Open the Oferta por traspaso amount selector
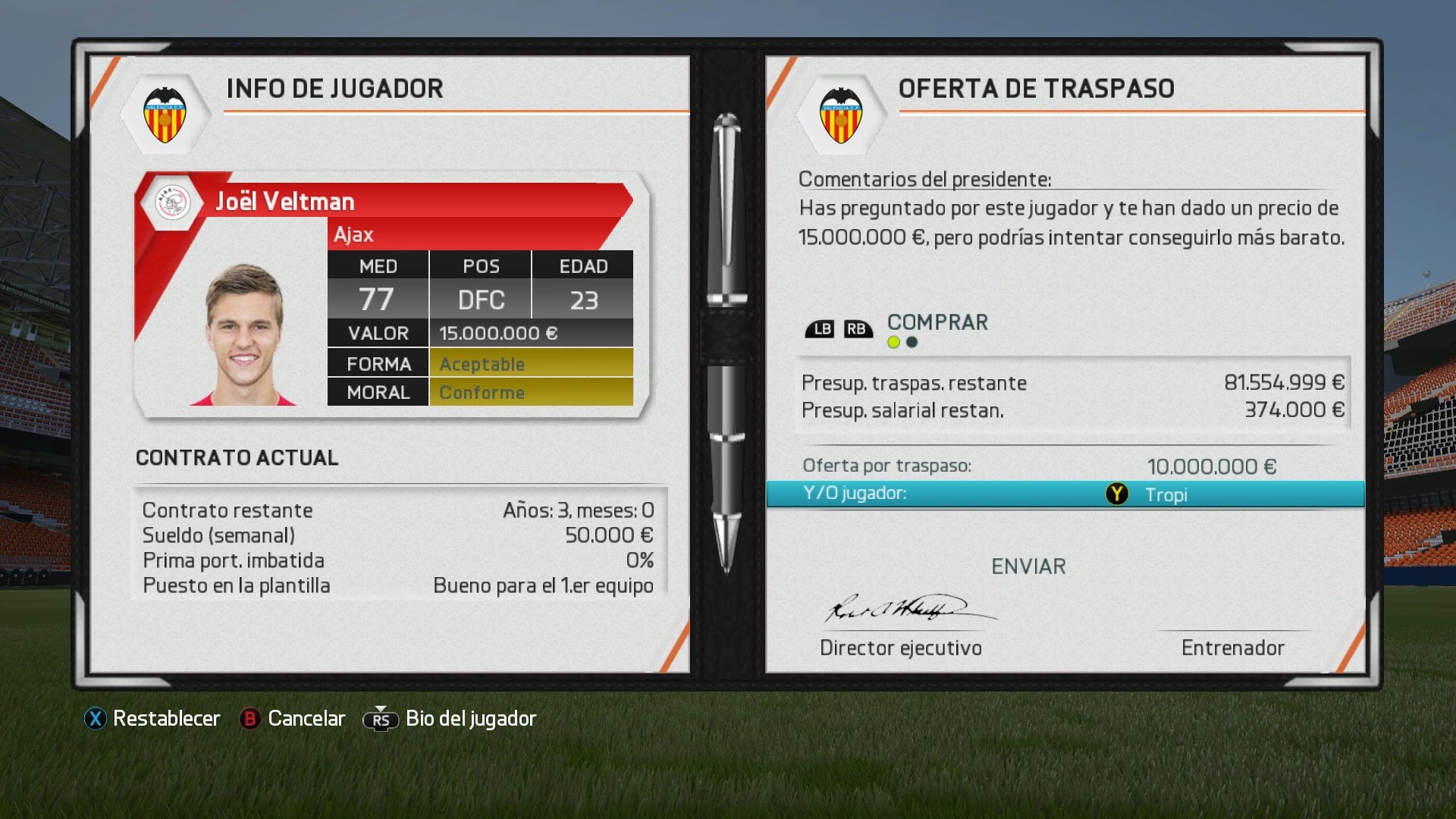Viewport: 1456px width, 819px height. click(x=1211, y=466)
